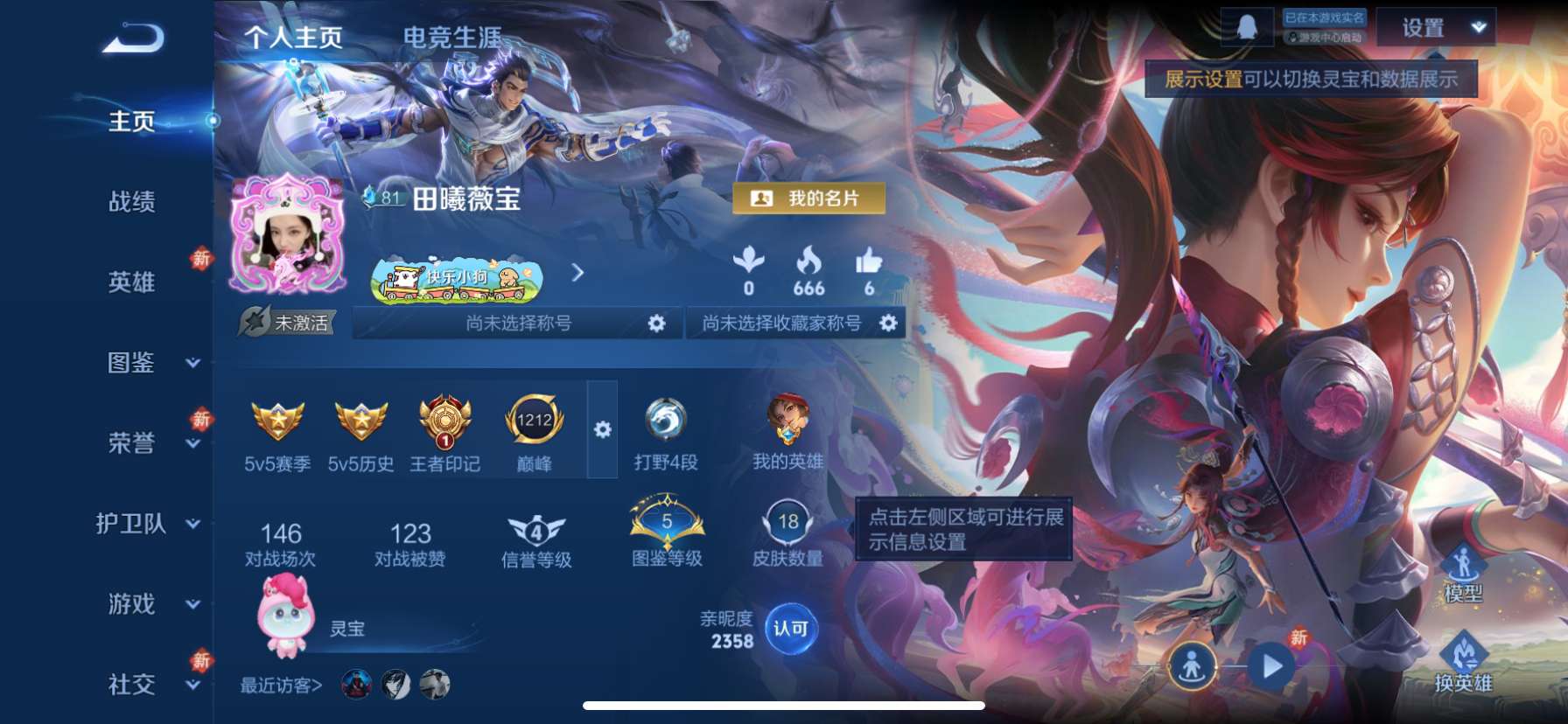
Task: Open 最近访客 recent visitors list
Action: 280,686
